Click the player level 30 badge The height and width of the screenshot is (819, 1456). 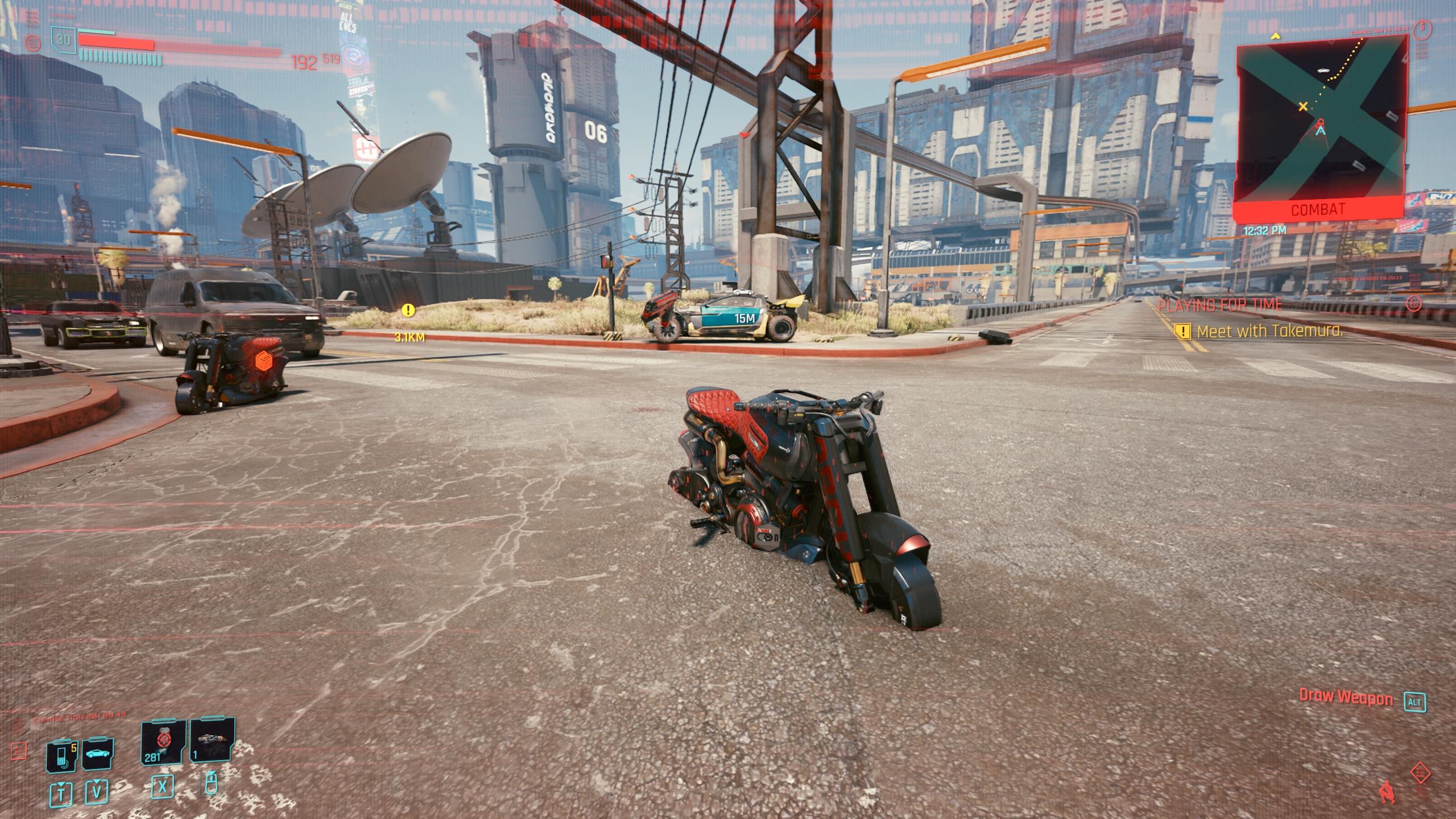coord(64,39)
